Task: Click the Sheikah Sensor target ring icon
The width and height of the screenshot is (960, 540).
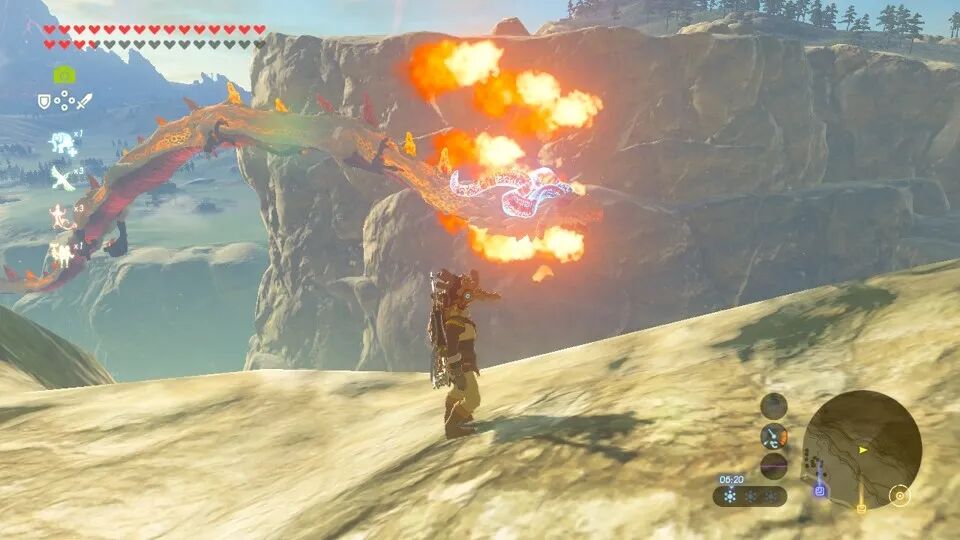Action: pyautogui.click(x=900, y=495)
